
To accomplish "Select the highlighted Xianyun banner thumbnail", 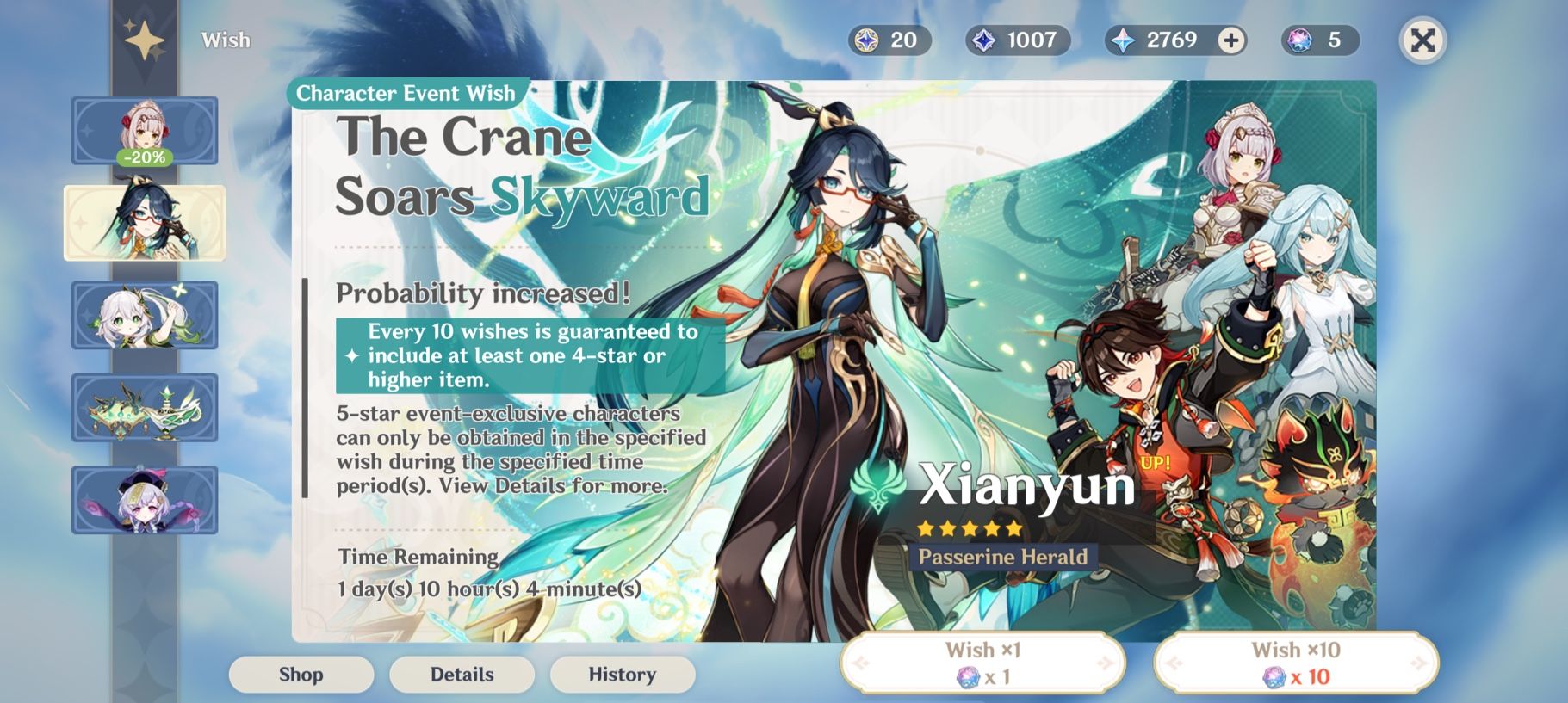I will click(x=145, y=223).
